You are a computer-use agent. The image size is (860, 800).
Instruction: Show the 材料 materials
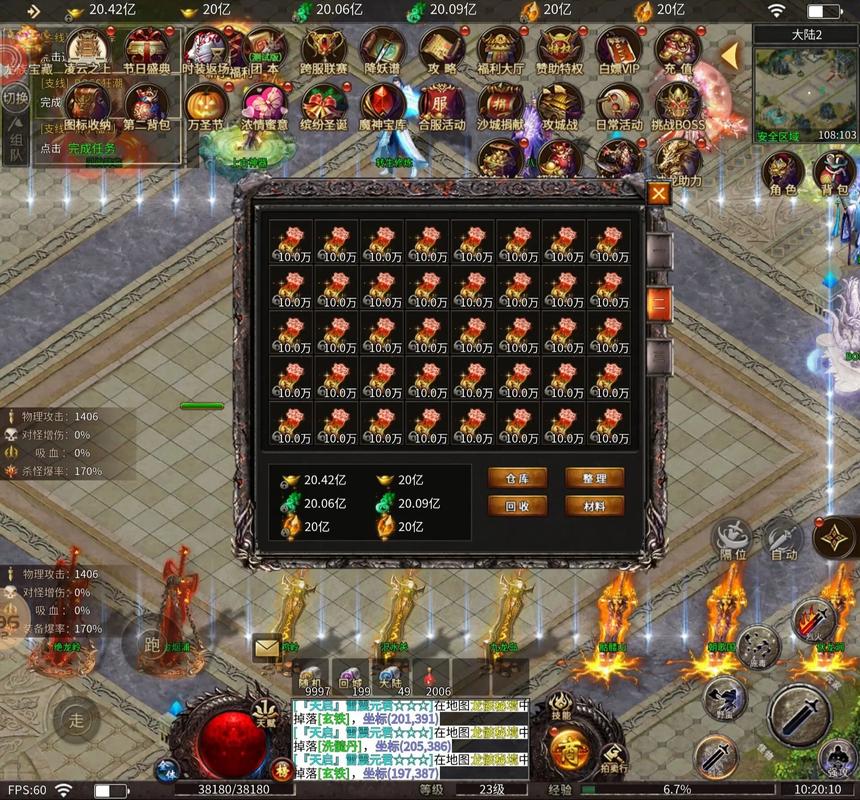pyautogui.click(x=594, y=506)
